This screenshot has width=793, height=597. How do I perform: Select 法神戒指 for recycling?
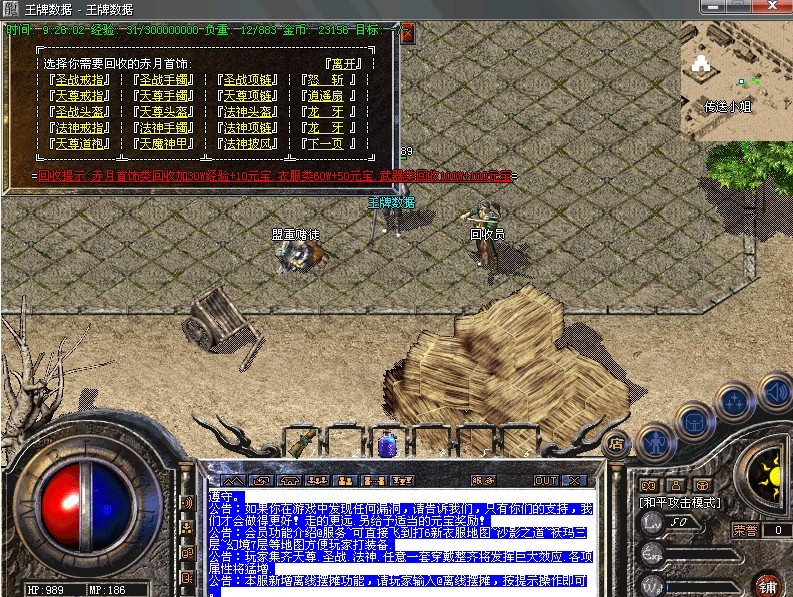80,127
